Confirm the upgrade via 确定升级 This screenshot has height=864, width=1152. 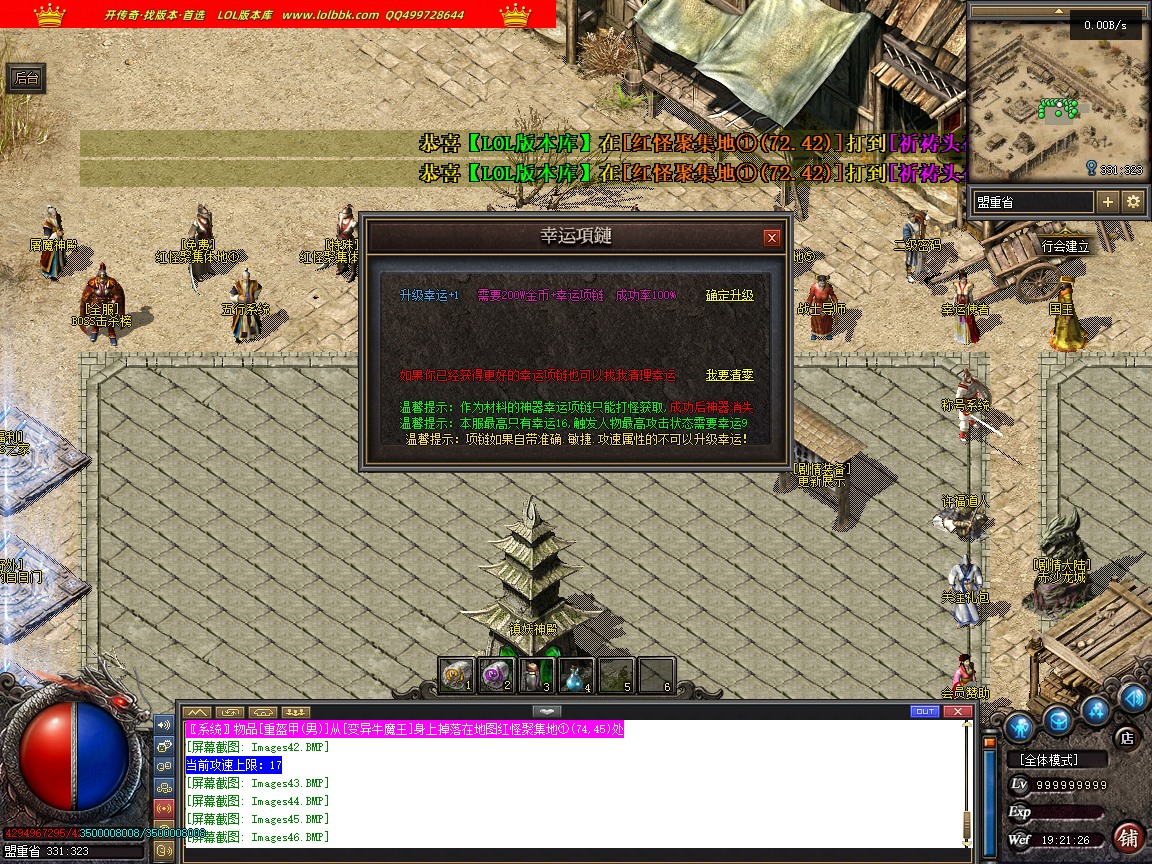click(x=729, y=295)
